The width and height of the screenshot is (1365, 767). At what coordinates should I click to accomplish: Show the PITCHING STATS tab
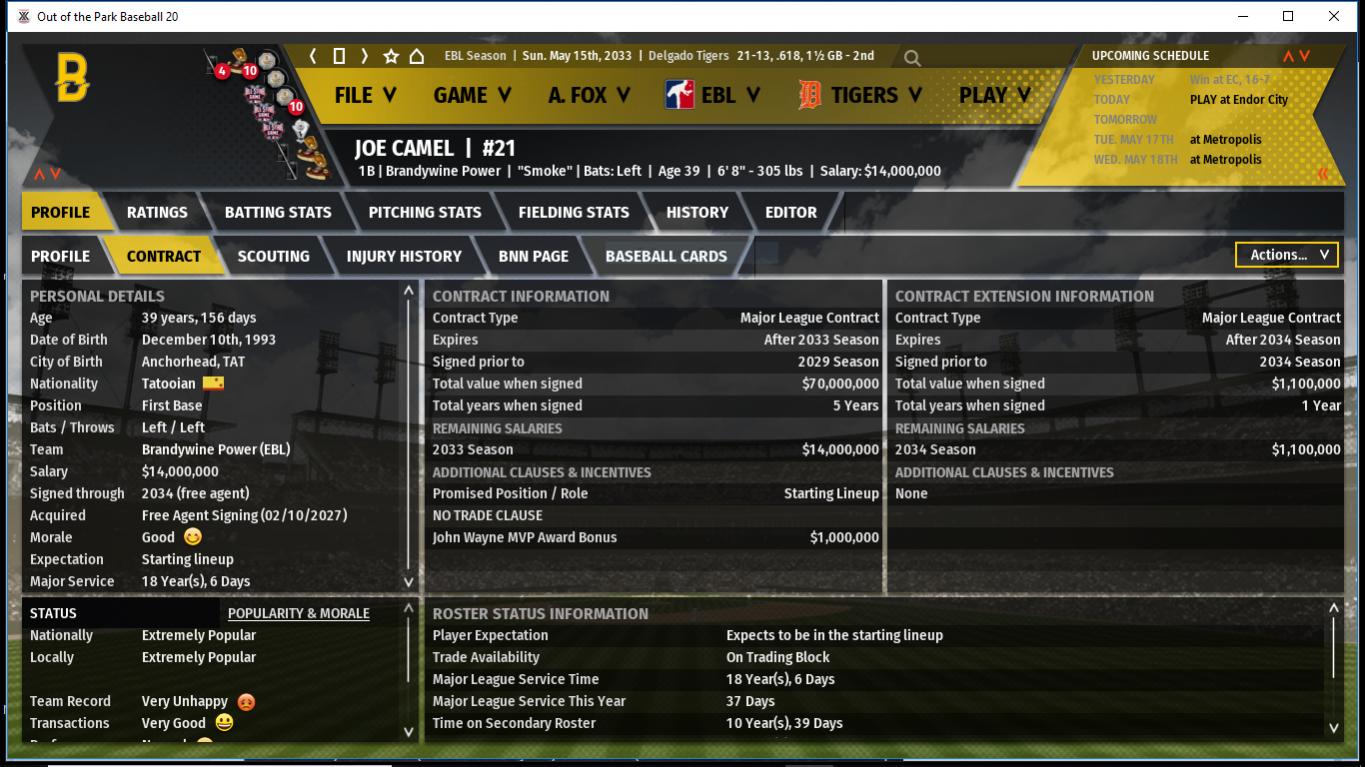point(425,212)
